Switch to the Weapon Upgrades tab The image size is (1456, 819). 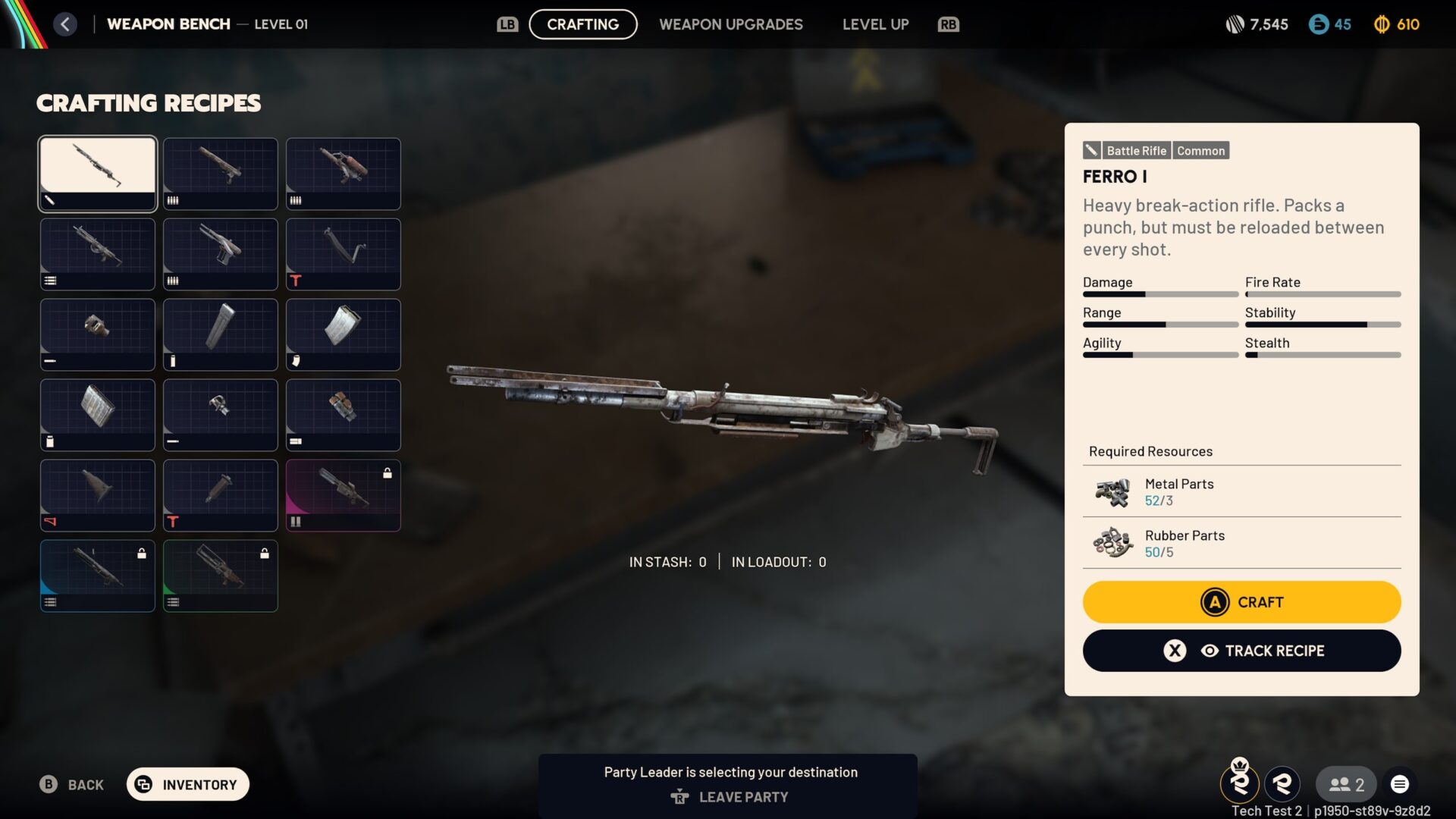point(730,24)
